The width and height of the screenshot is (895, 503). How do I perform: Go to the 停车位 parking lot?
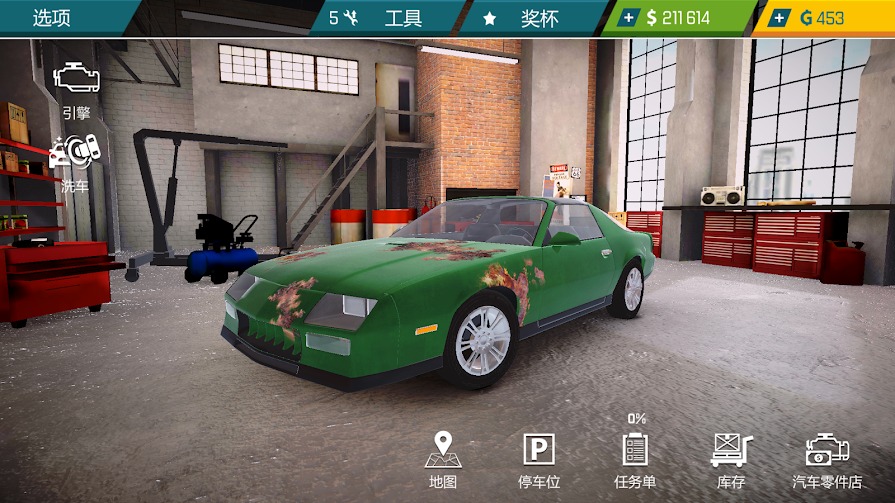pos(538,459)
